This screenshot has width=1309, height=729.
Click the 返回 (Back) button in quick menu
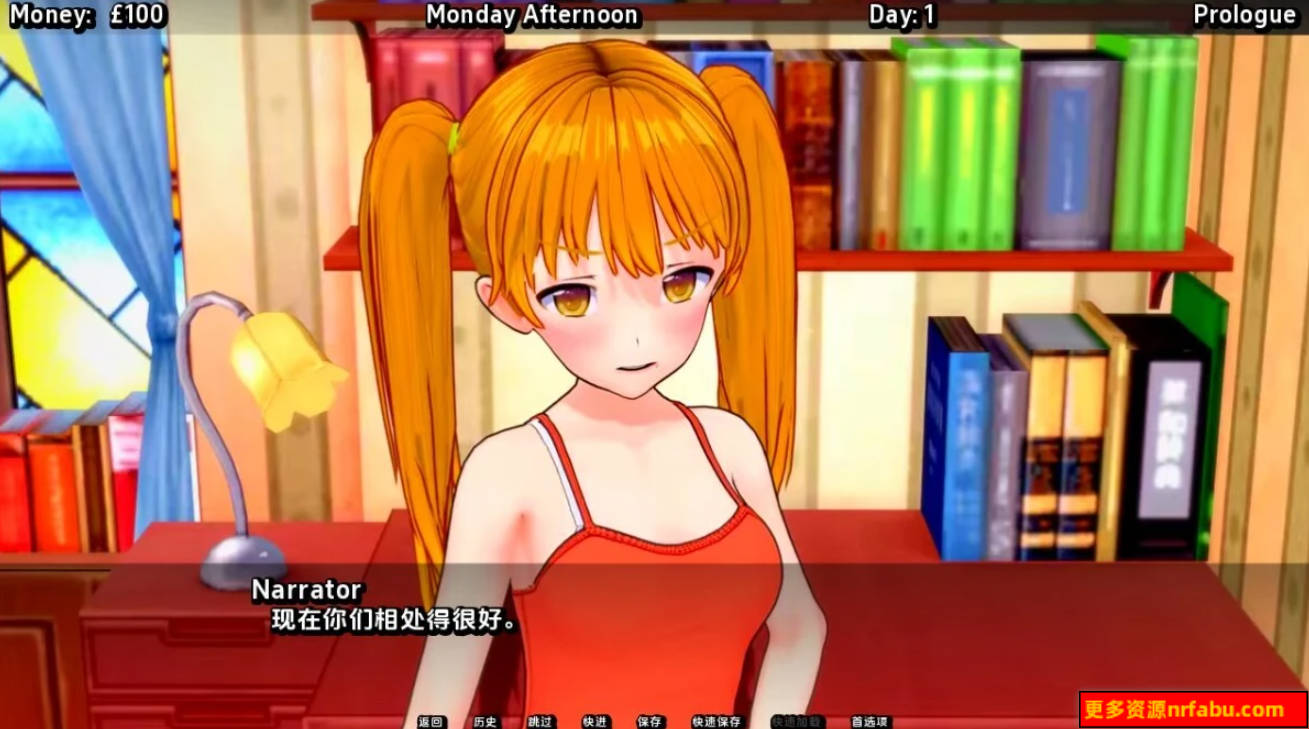432,721
